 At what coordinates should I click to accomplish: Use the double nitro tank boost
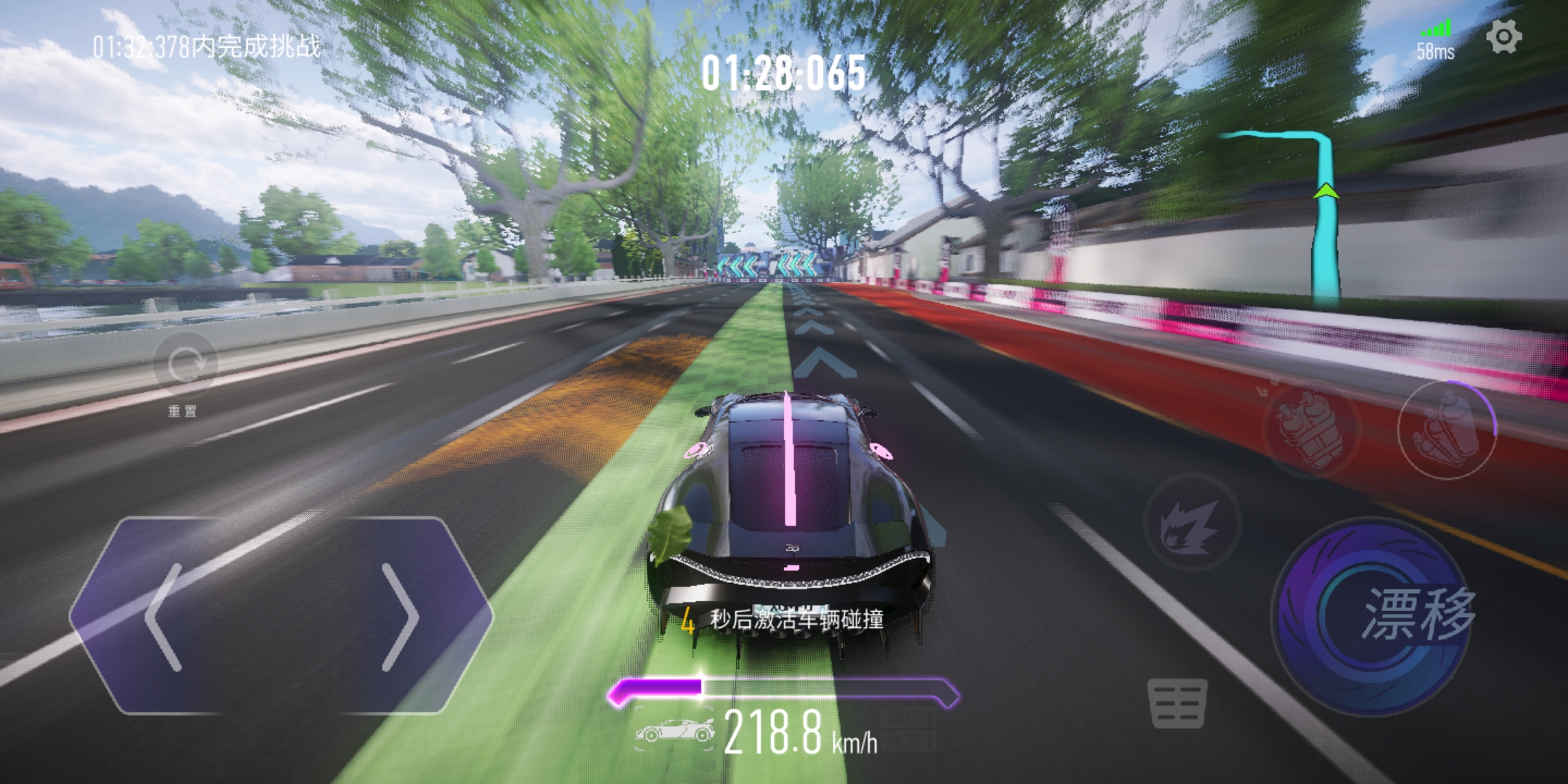(x=1310, y=428)
